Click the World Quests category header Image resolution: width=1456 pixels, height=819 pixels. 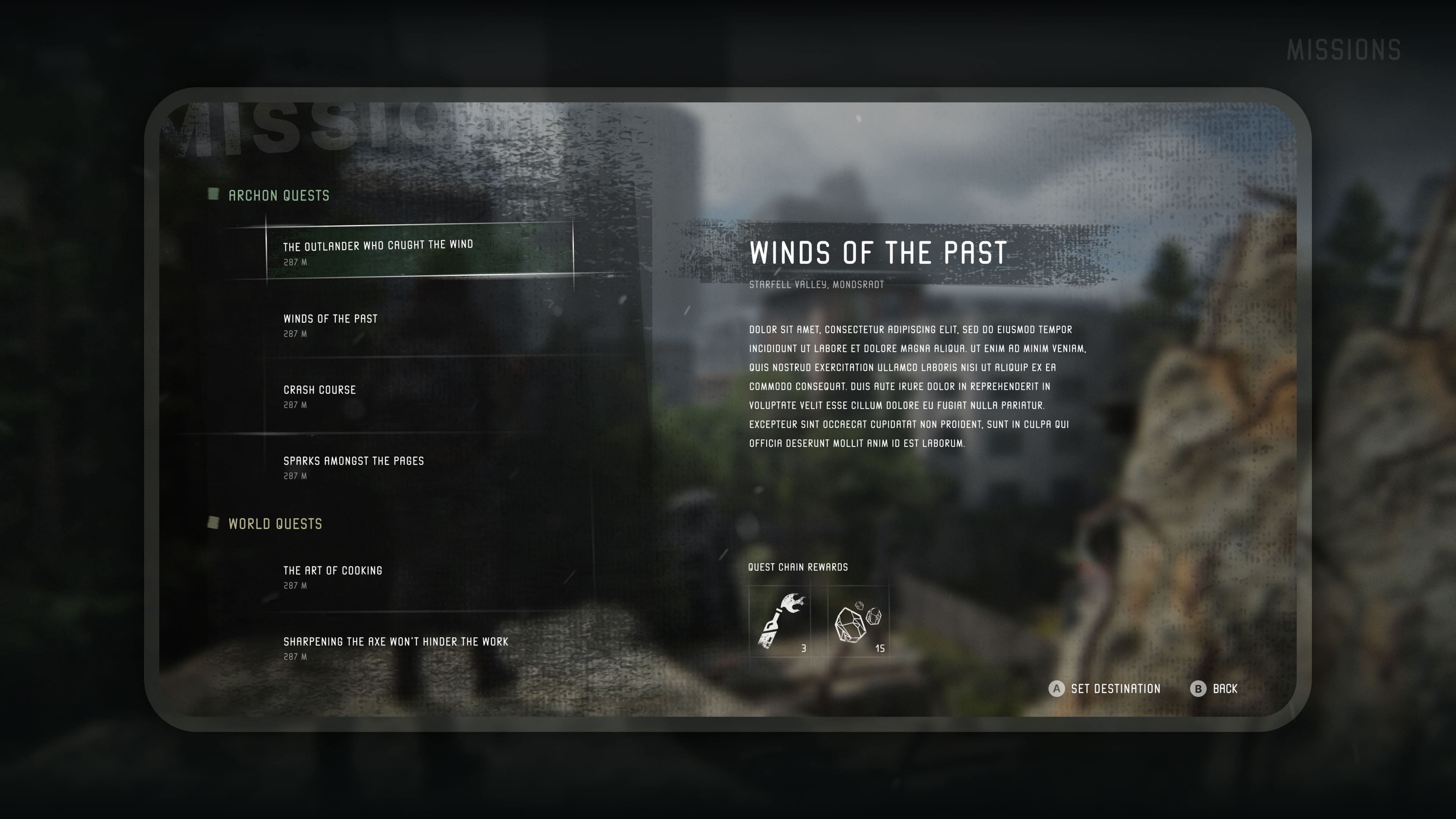[x=275, y=524]
